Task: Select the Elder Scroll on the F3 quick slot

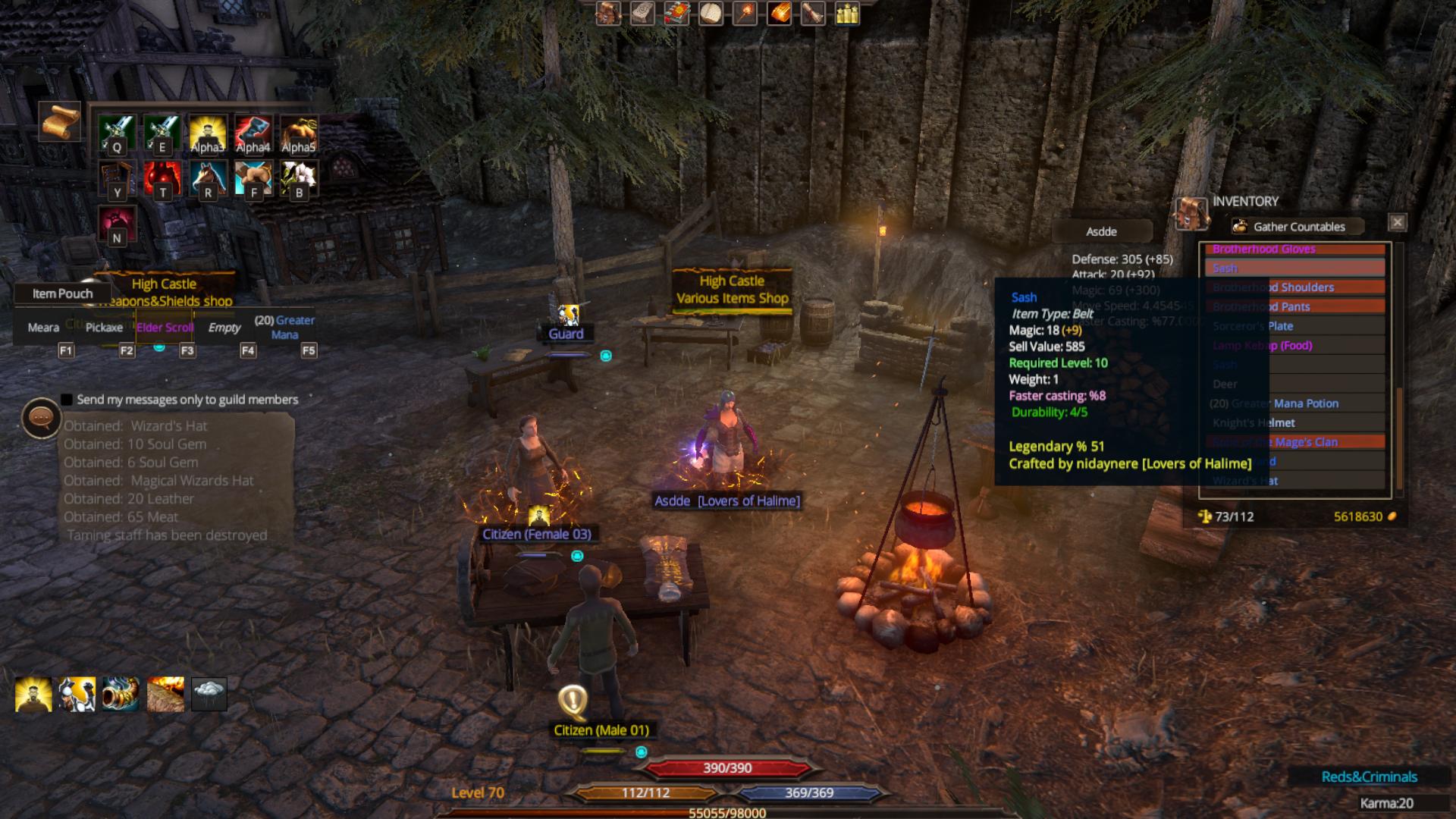Action: tap(164, 326)
